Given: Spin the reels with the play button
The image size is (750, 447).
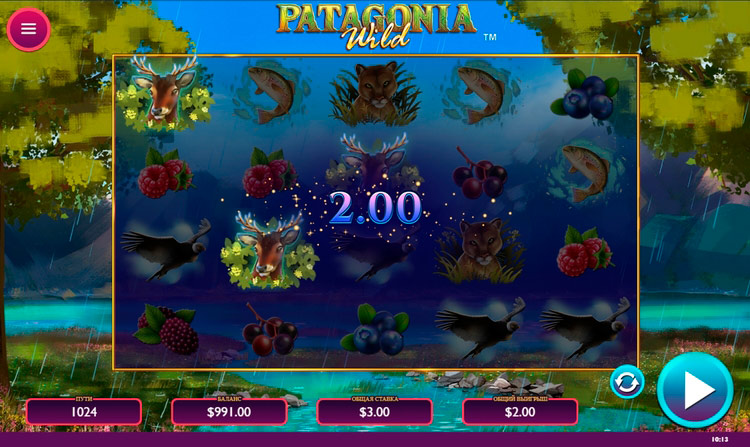Looking at the screenshot, I should click(x=695, y=390).
